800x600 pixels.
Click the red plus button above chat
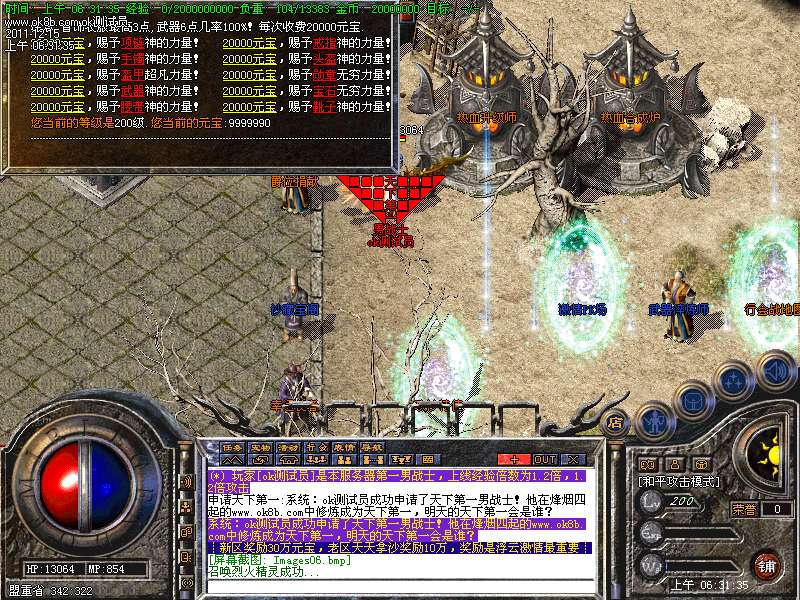514,459
